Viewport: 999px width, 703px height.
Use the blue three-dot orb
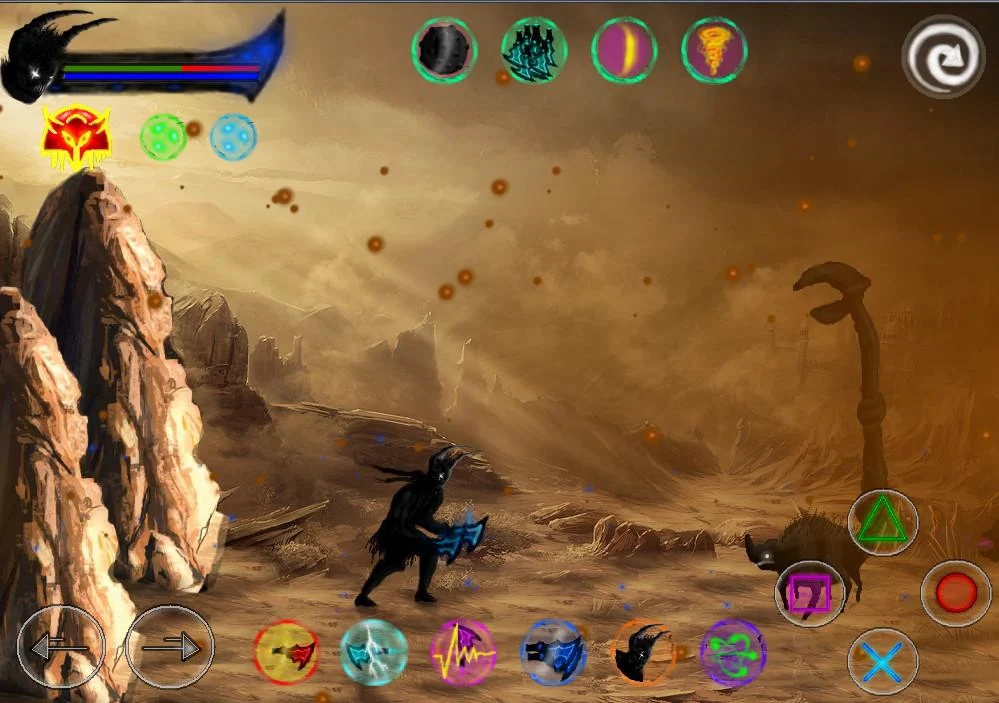[x=233, y=137]
